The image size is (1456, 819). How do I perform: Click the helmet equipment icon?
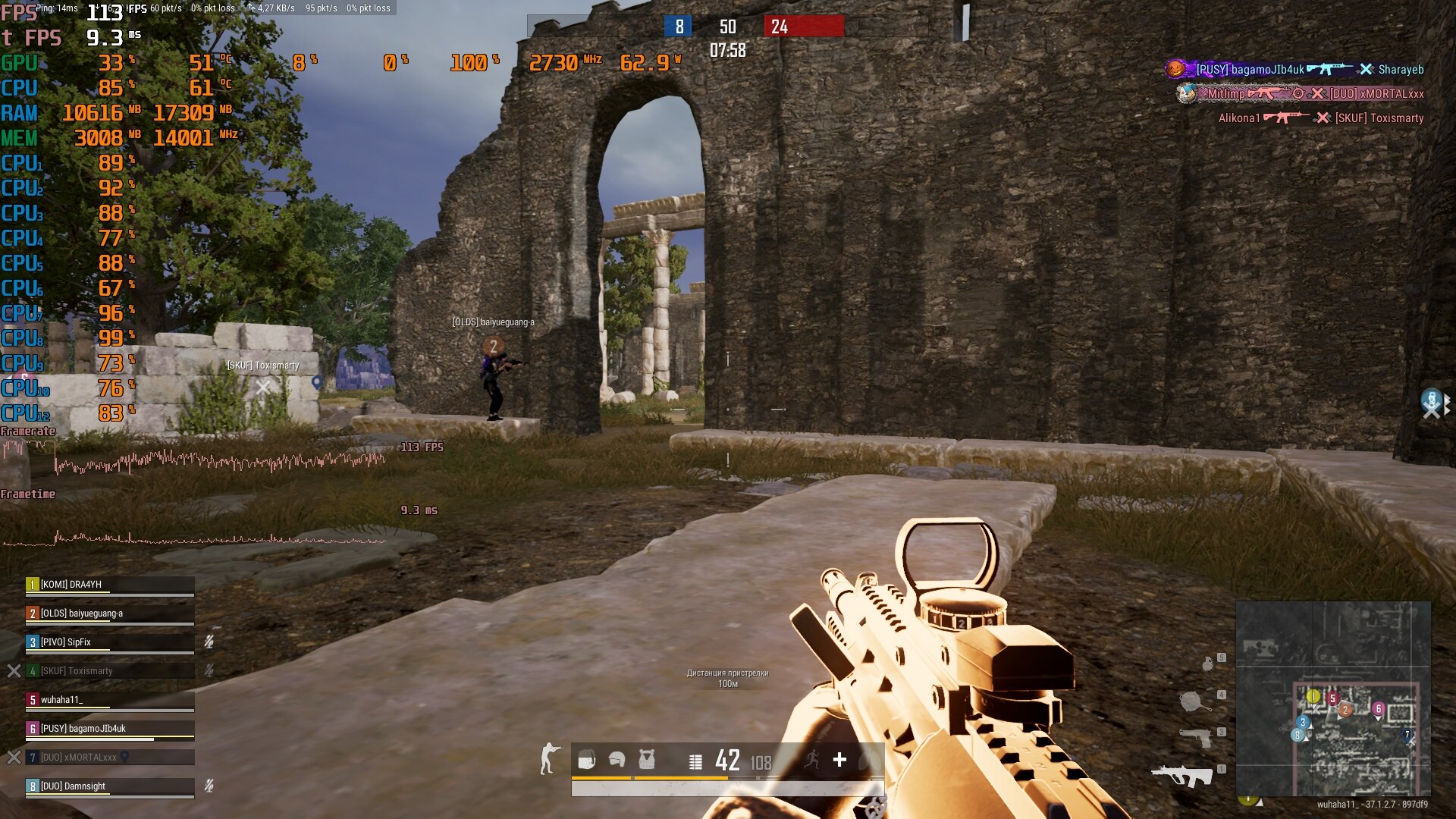[617, 759]
